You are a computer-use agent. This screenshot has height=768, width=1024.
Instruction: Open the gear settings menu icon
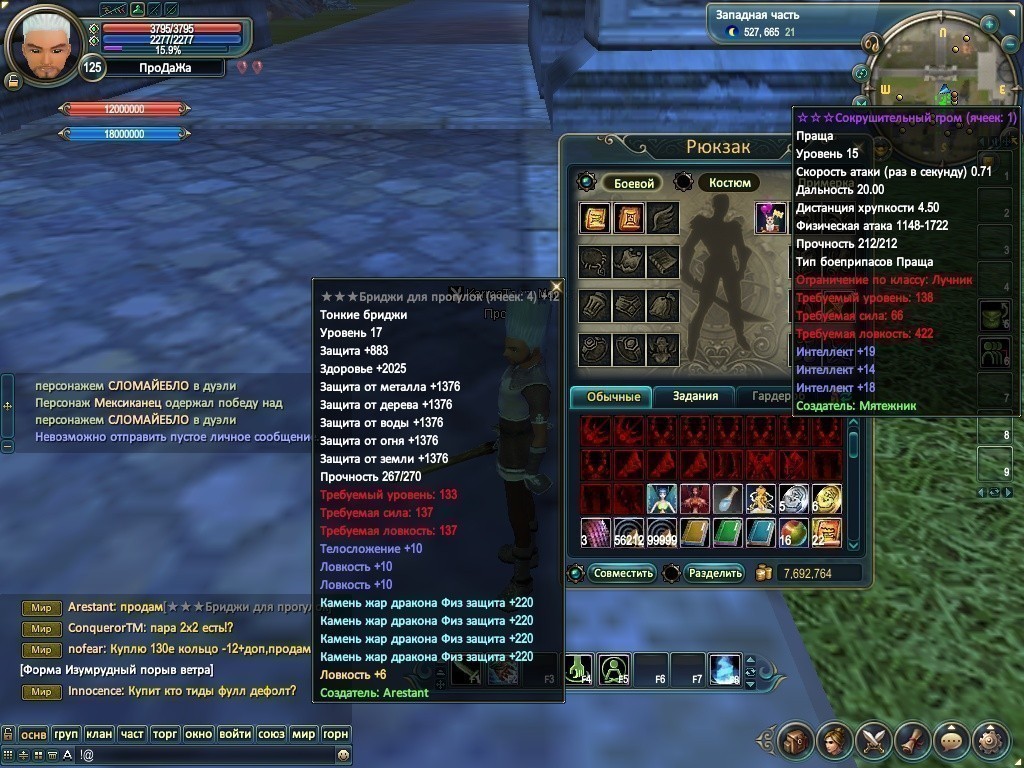[x=990, y=741]
